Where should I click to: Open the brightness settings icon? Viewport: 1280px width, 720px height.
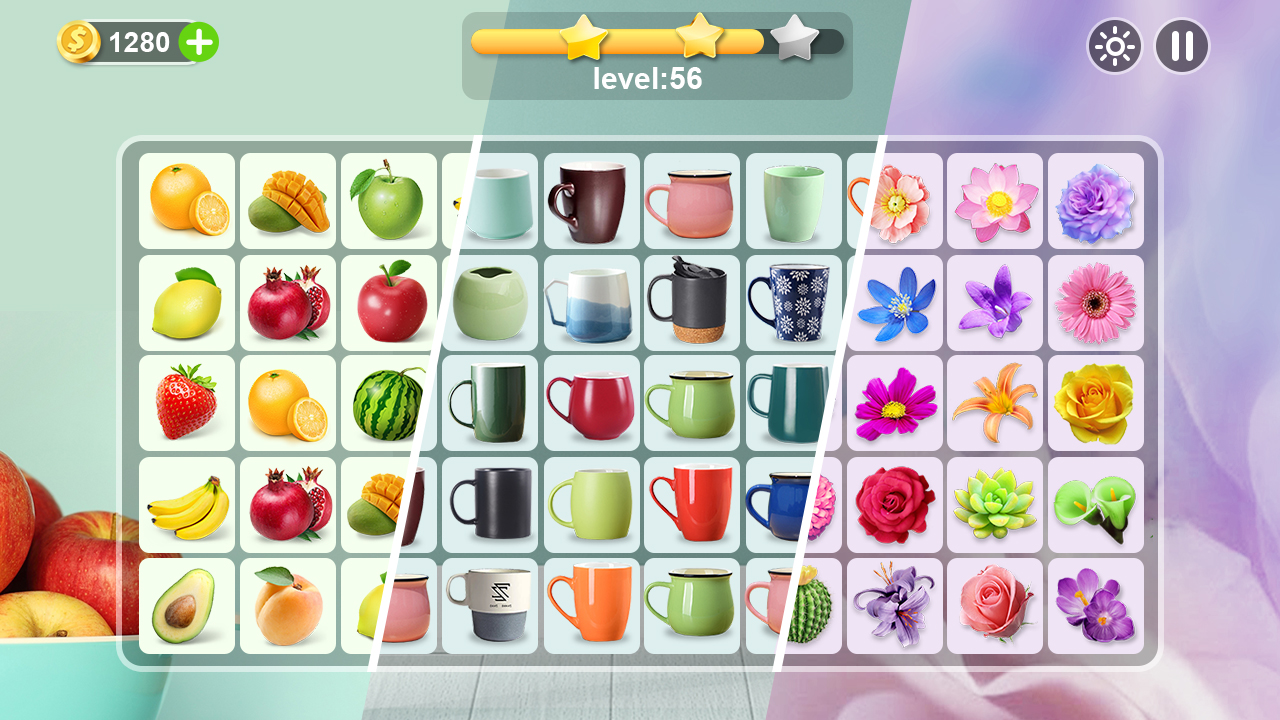click(x=1114, y=46)
